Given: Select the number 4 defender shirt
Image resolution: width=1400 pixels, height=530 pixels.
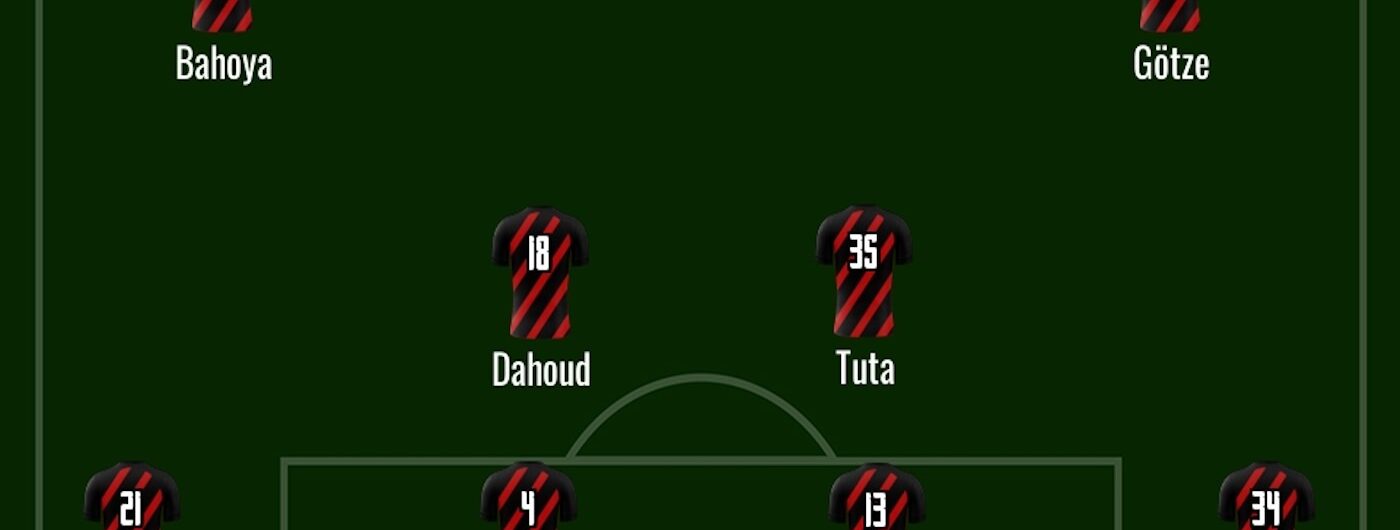Looking at the screenshot, I should pos(528,497).
